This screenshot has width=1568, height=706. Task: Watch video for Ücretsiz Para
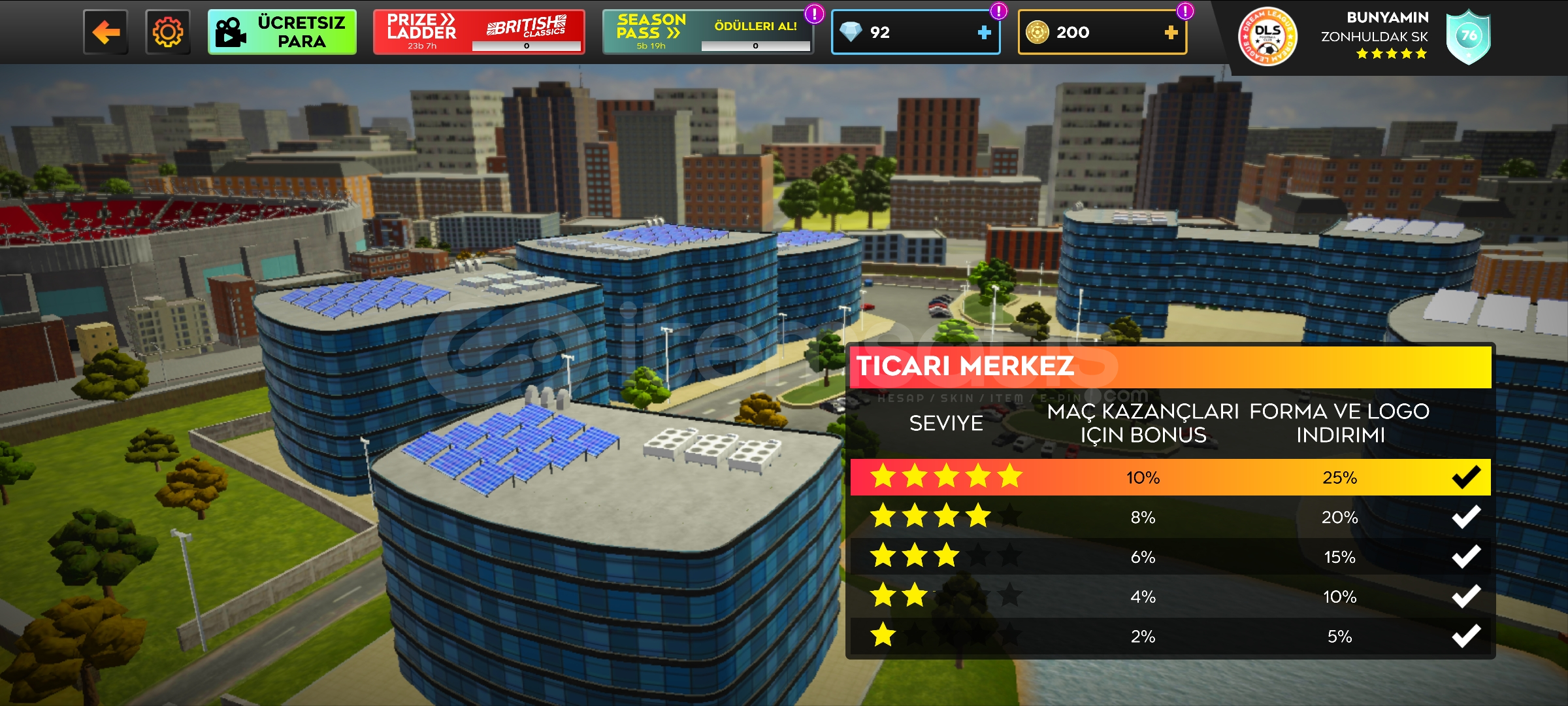pos(282,32)
